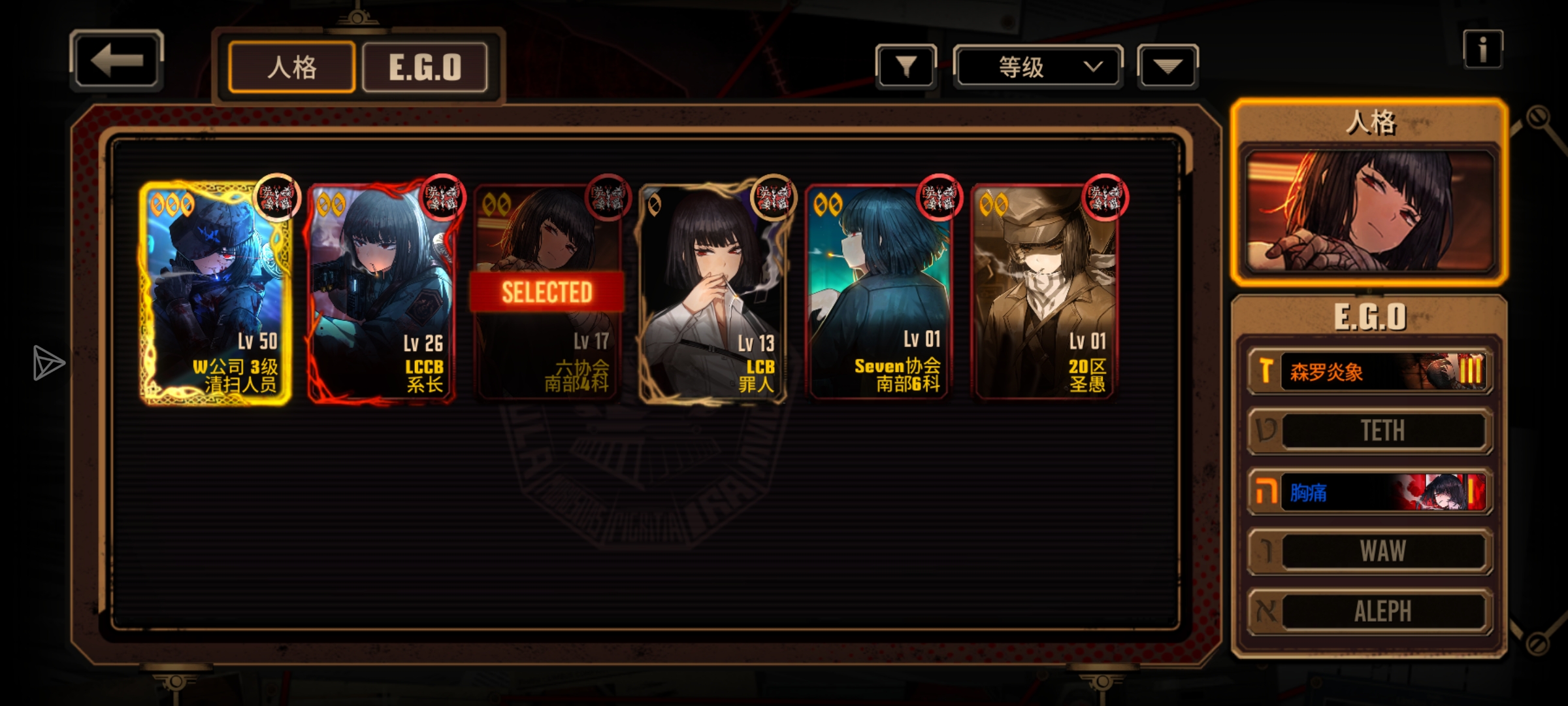Screen dimensions: 1568x706
Task: Switch to the 人格 tab
Action: coord(291,67)
